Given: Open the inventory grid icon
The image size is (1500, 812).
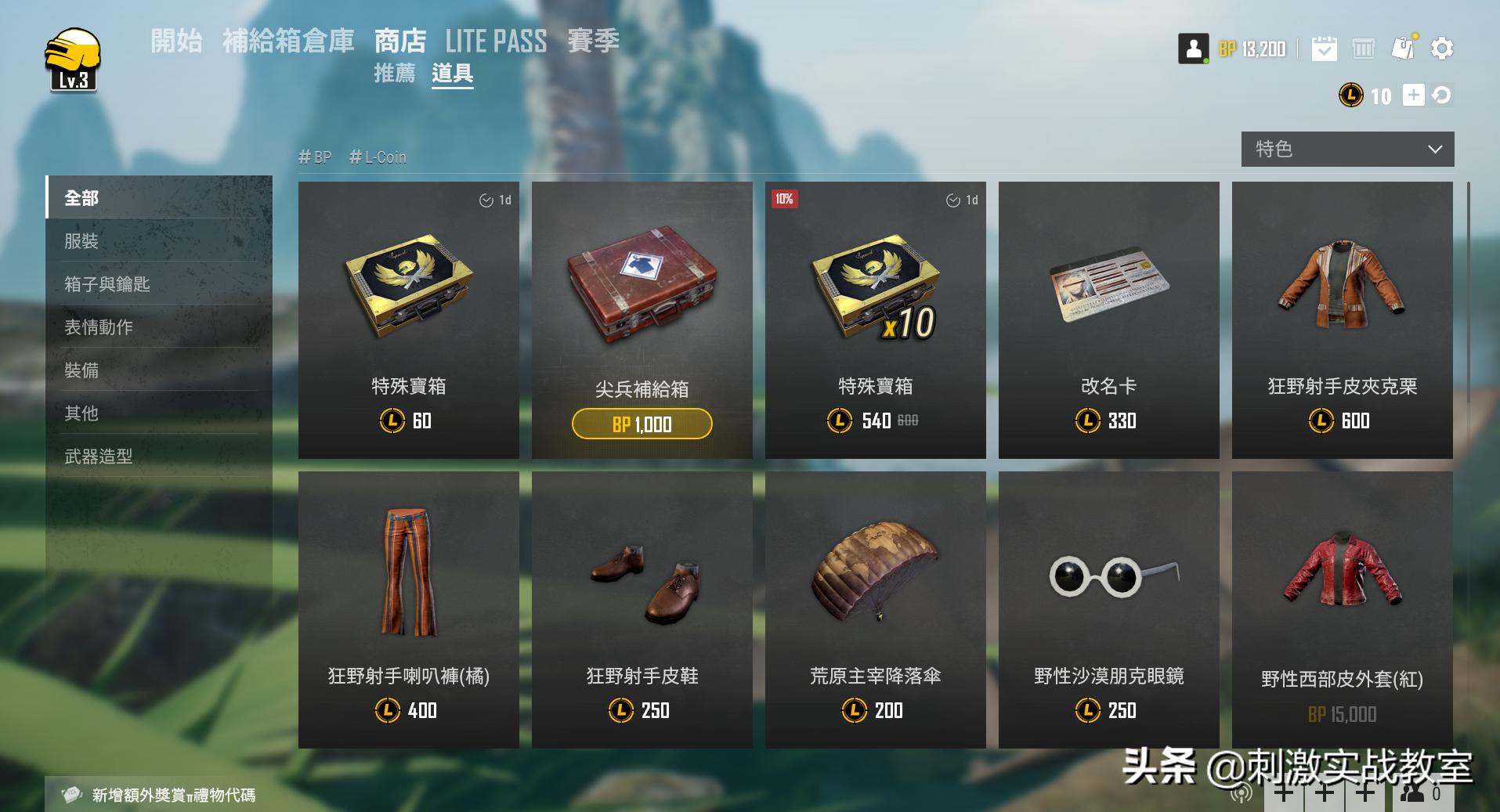Looking at the screenshot, I should coord(1364,49).
